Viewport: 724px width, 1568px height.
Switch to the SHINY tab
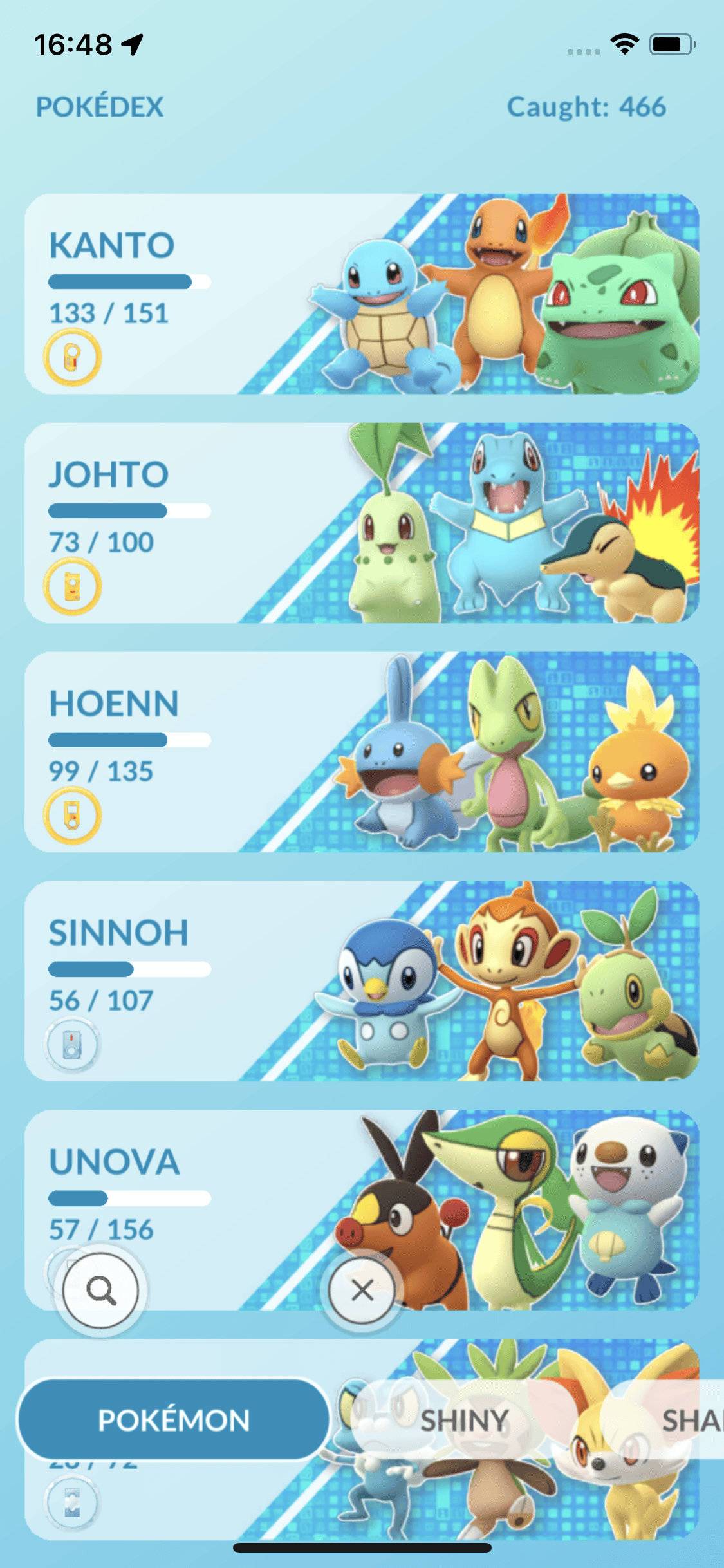pos(465,1420)
